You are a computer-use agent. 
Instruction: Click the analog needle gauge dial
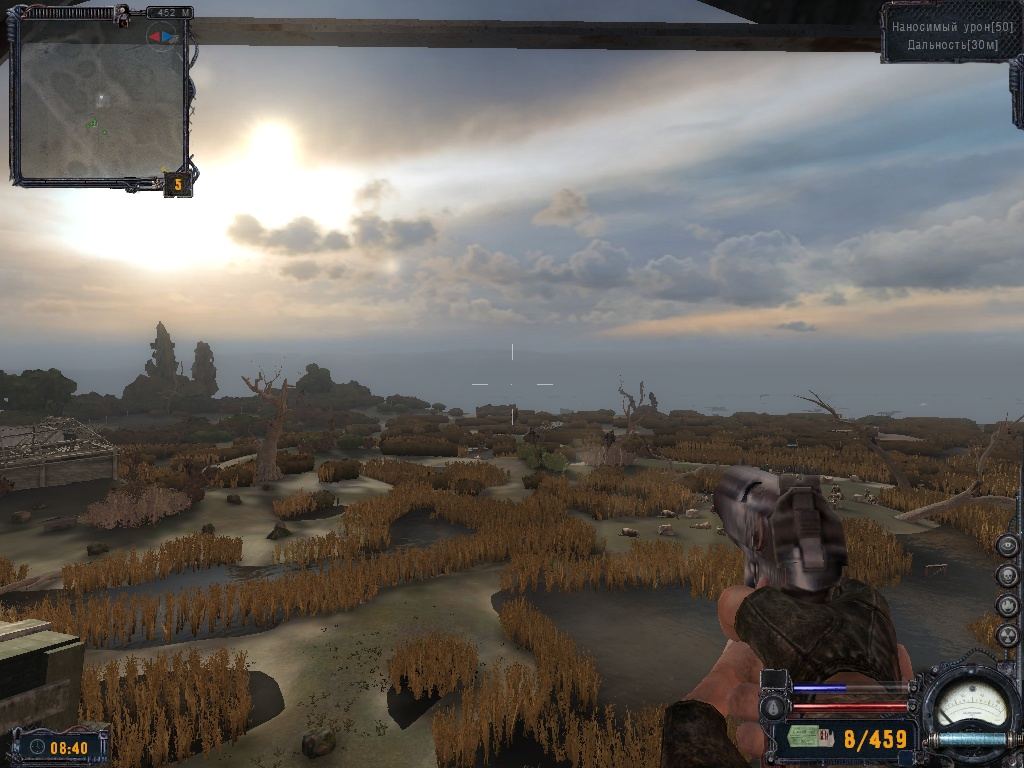969,703
